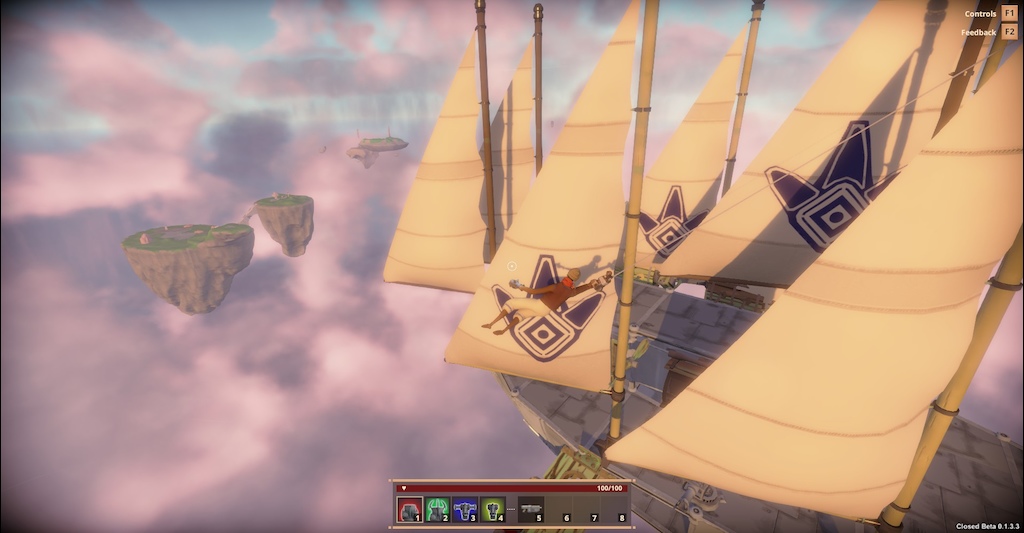
Task: Choose the green horned item in slot 2
Action: click(x=437, y=510)
